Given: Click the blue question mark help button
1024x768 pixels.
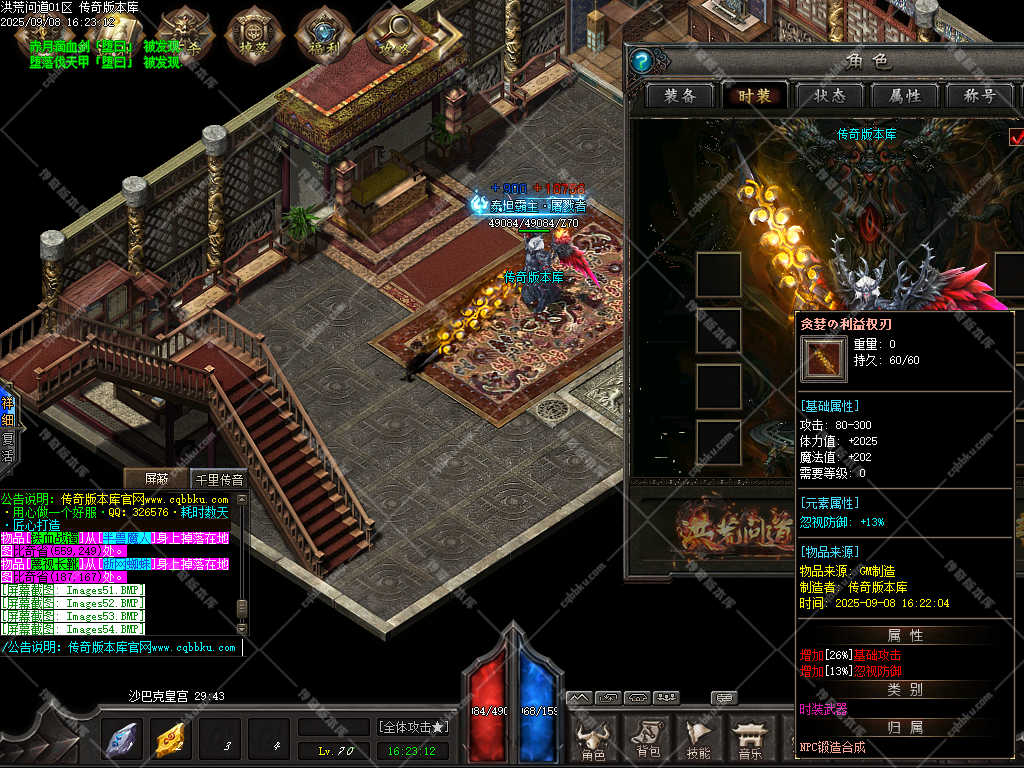Looking at the screenshot, I should point(643,62).
